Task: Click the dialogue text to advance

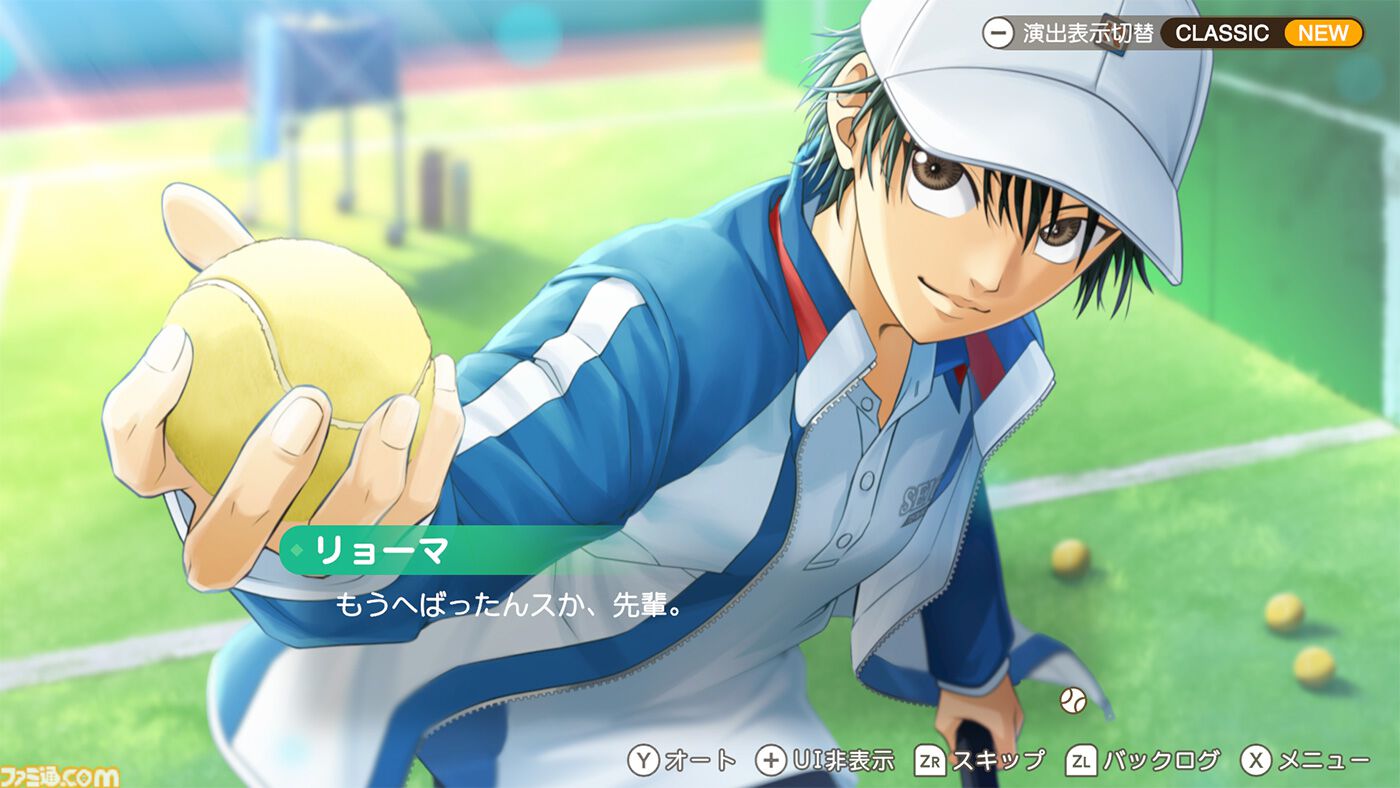Action: click(505, 607)
